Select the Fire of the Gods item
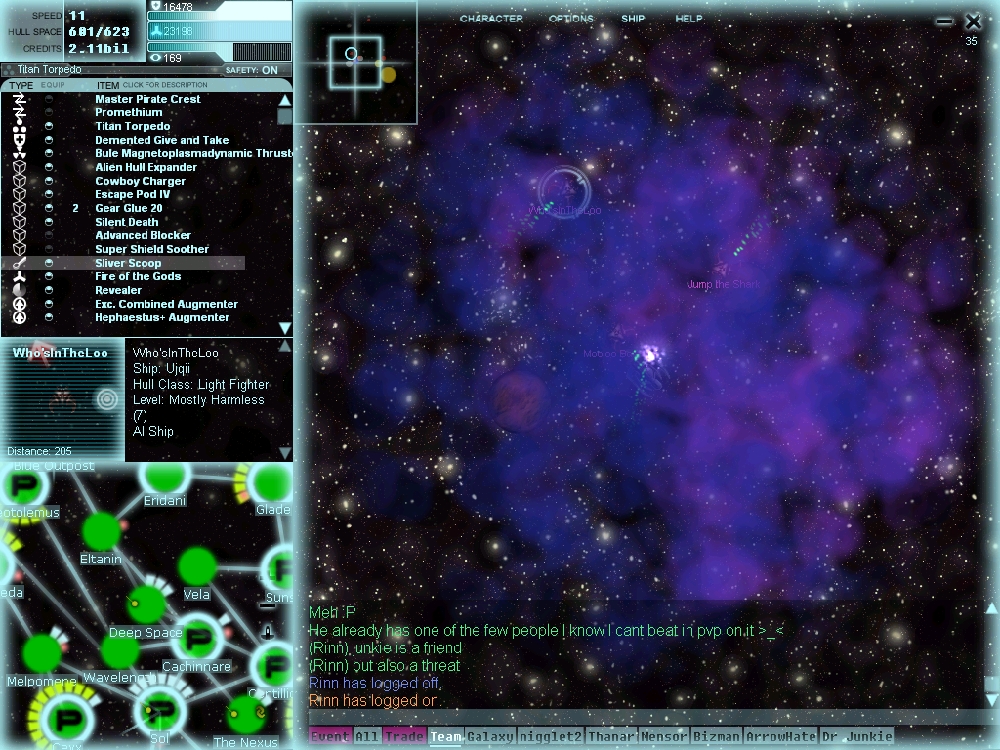 pos(138,277)
